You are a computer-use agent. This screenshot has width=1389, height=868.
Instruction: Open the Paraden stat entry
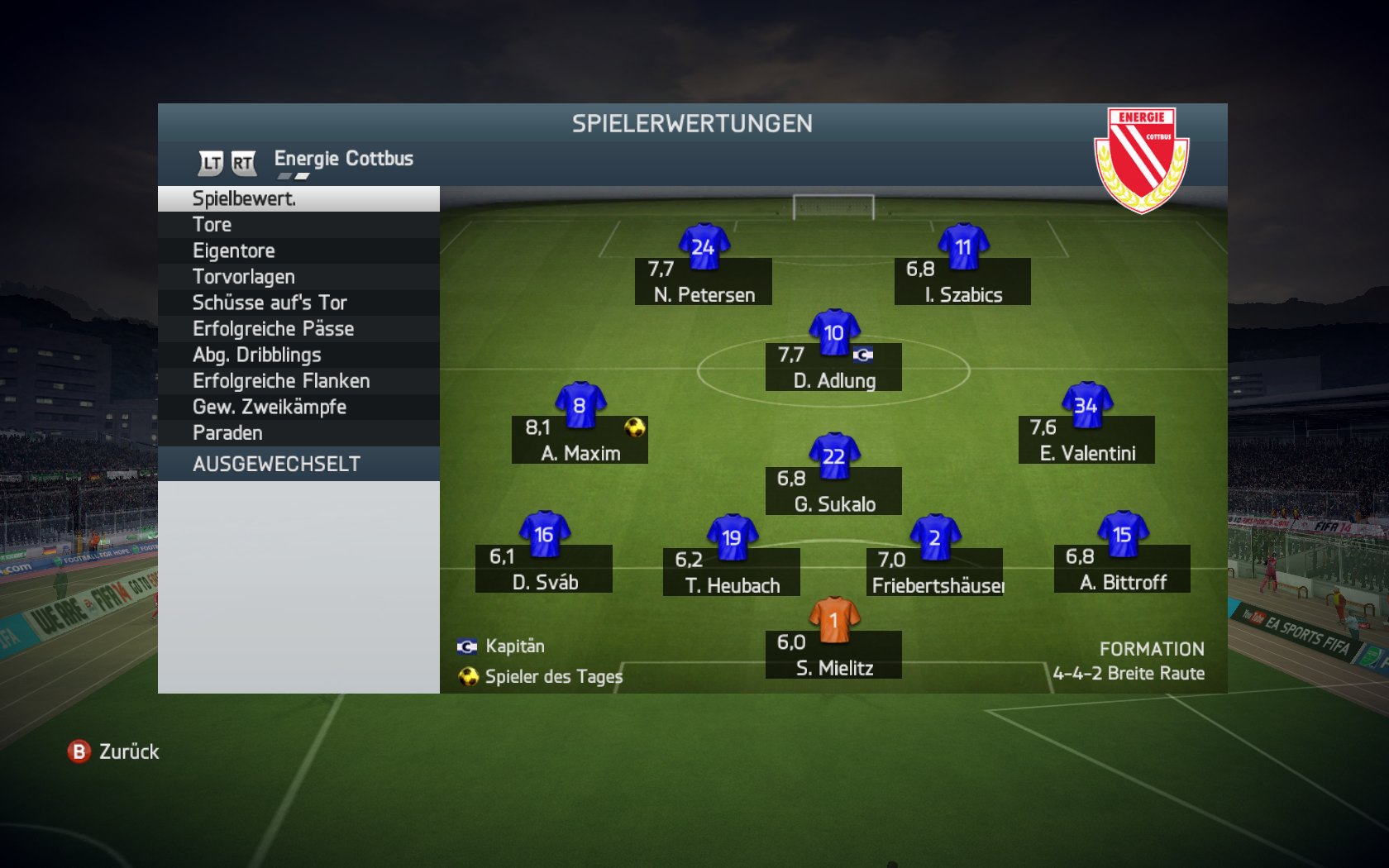click(298, 433)
